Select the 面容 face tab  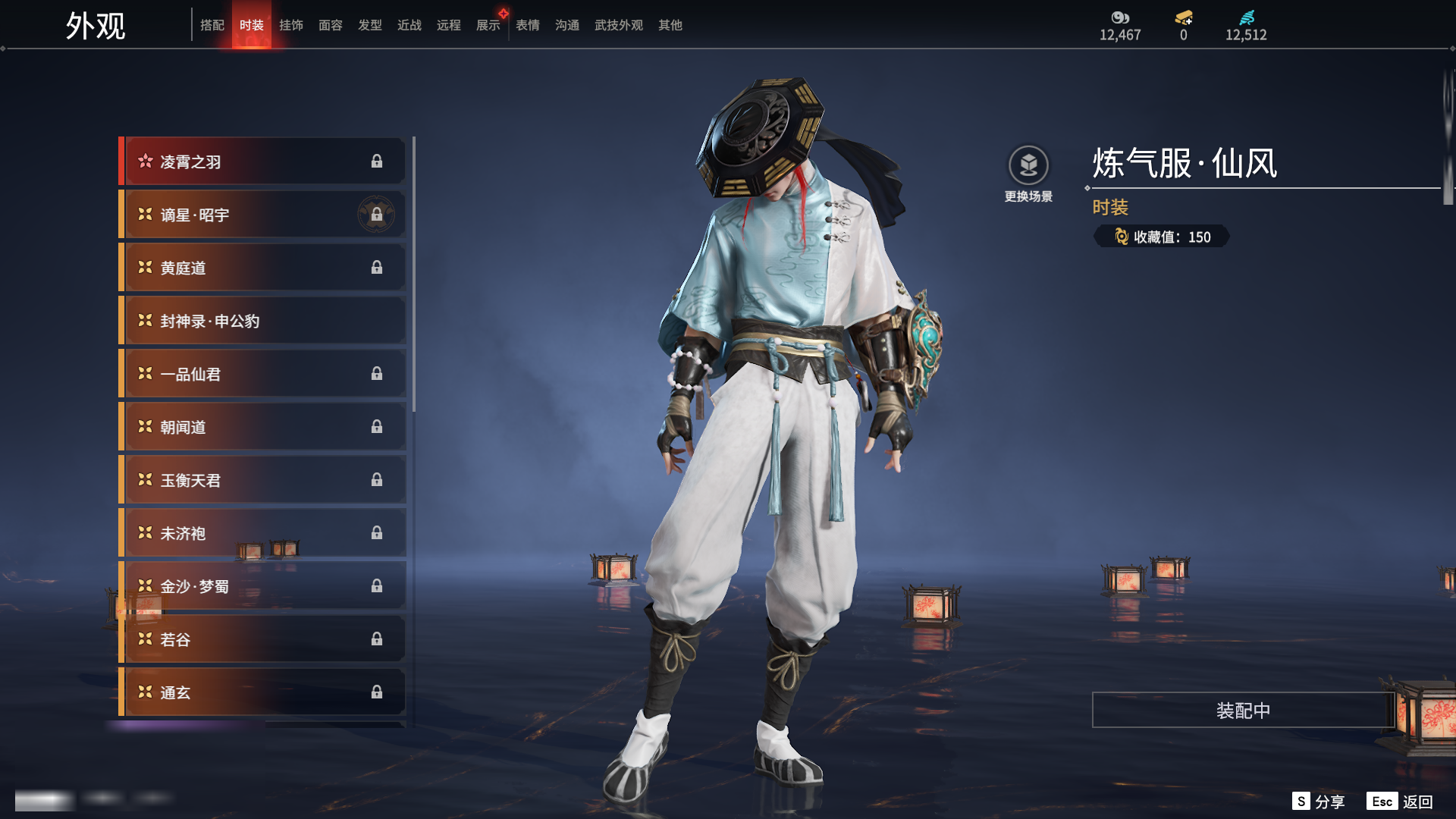331,25
